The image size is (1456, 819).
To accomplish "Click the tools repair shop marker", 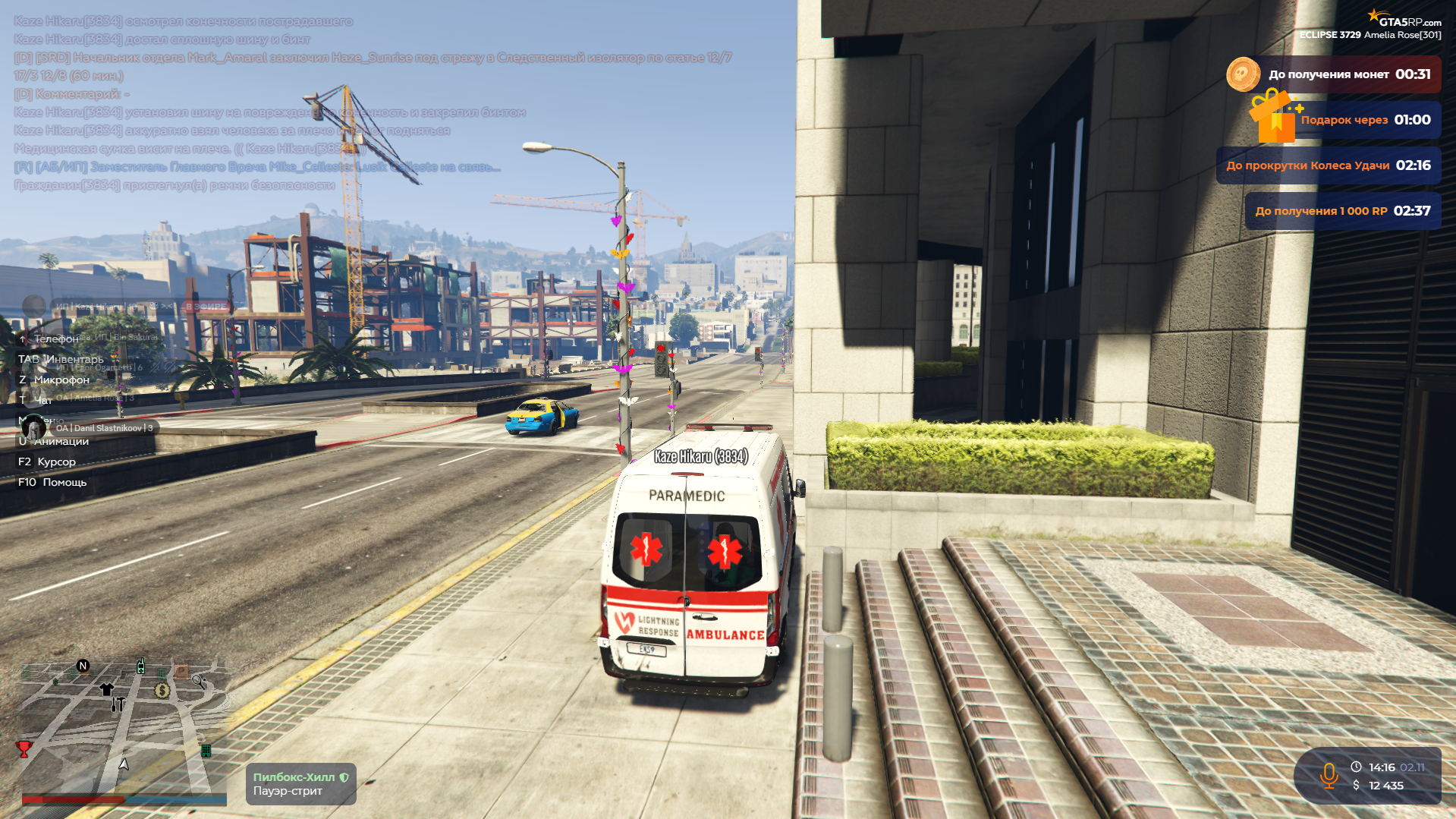I will coord(118,704).
